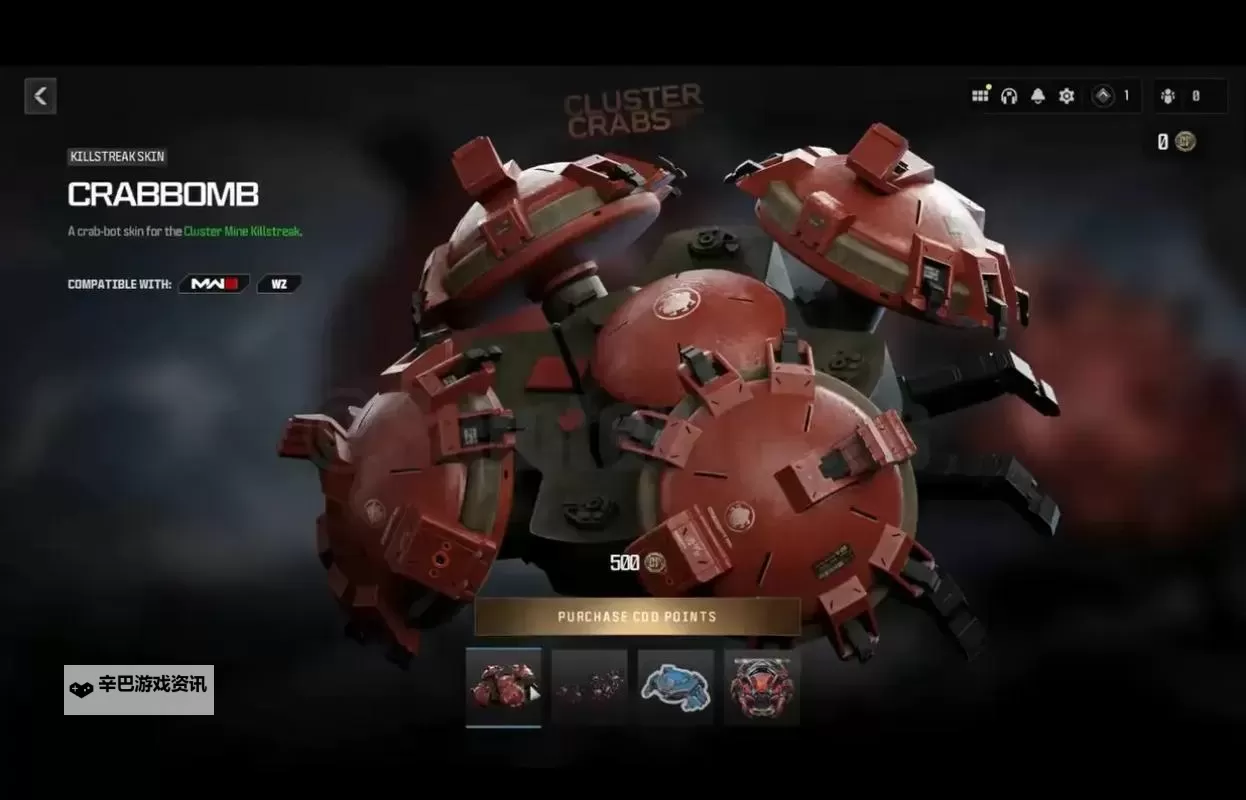
Task: Open the gear settings menu
Action: pos(1067,96)
